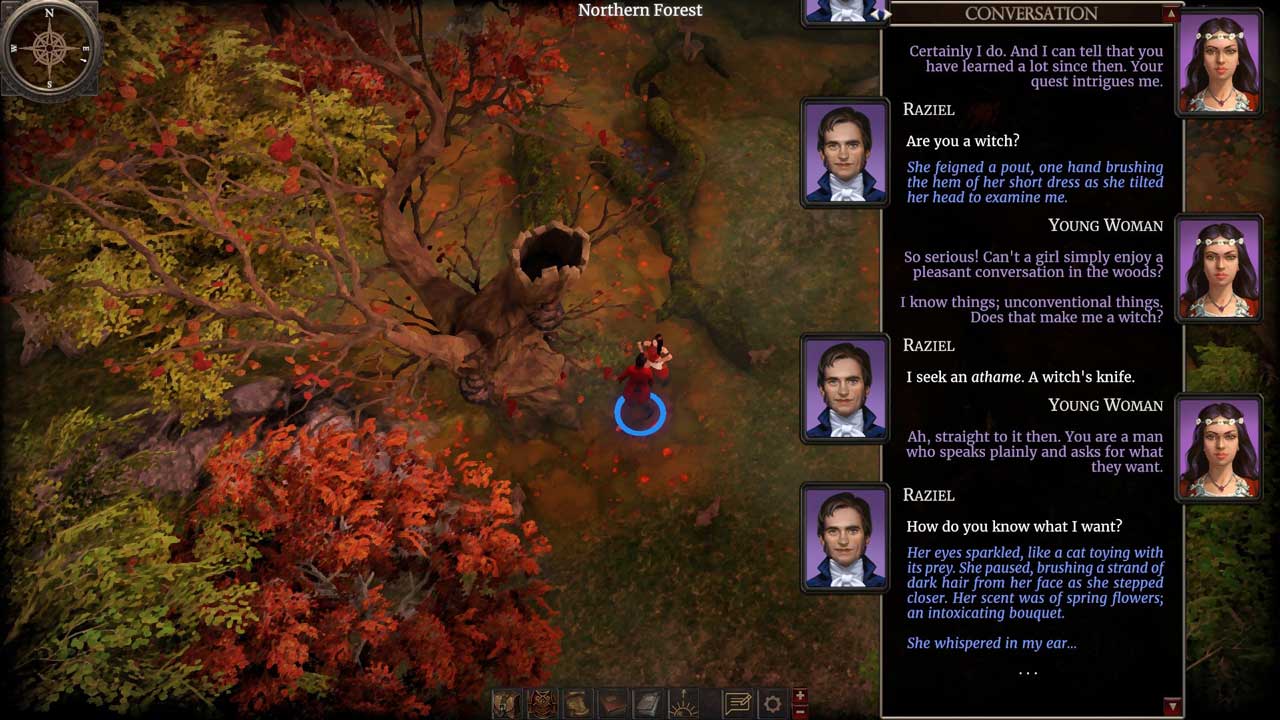Viewport: 1280px width, 720px height.
Task: Open the grey book icon in toolbar
Action: point(648,704)
